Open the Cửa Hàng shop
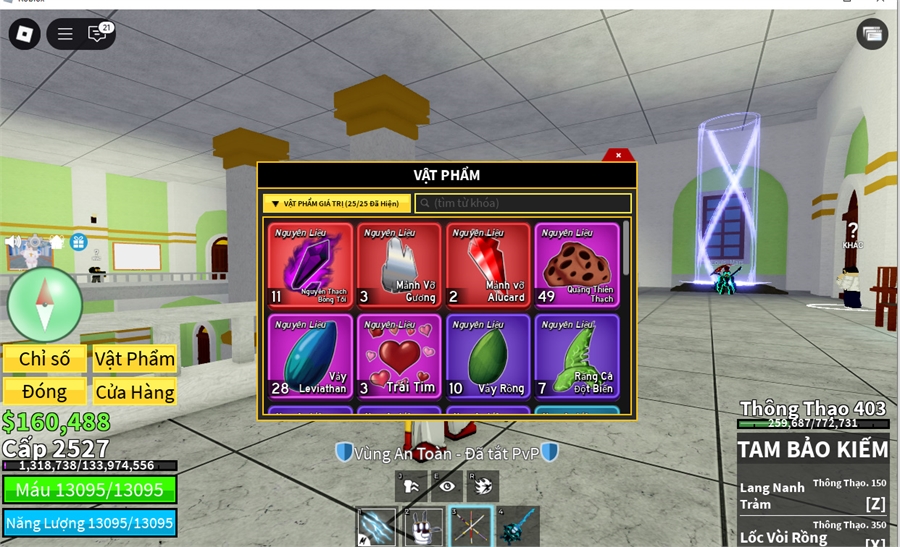Viewport: 900px width, 547px height. pyautogui.click(x=134, y=392)
